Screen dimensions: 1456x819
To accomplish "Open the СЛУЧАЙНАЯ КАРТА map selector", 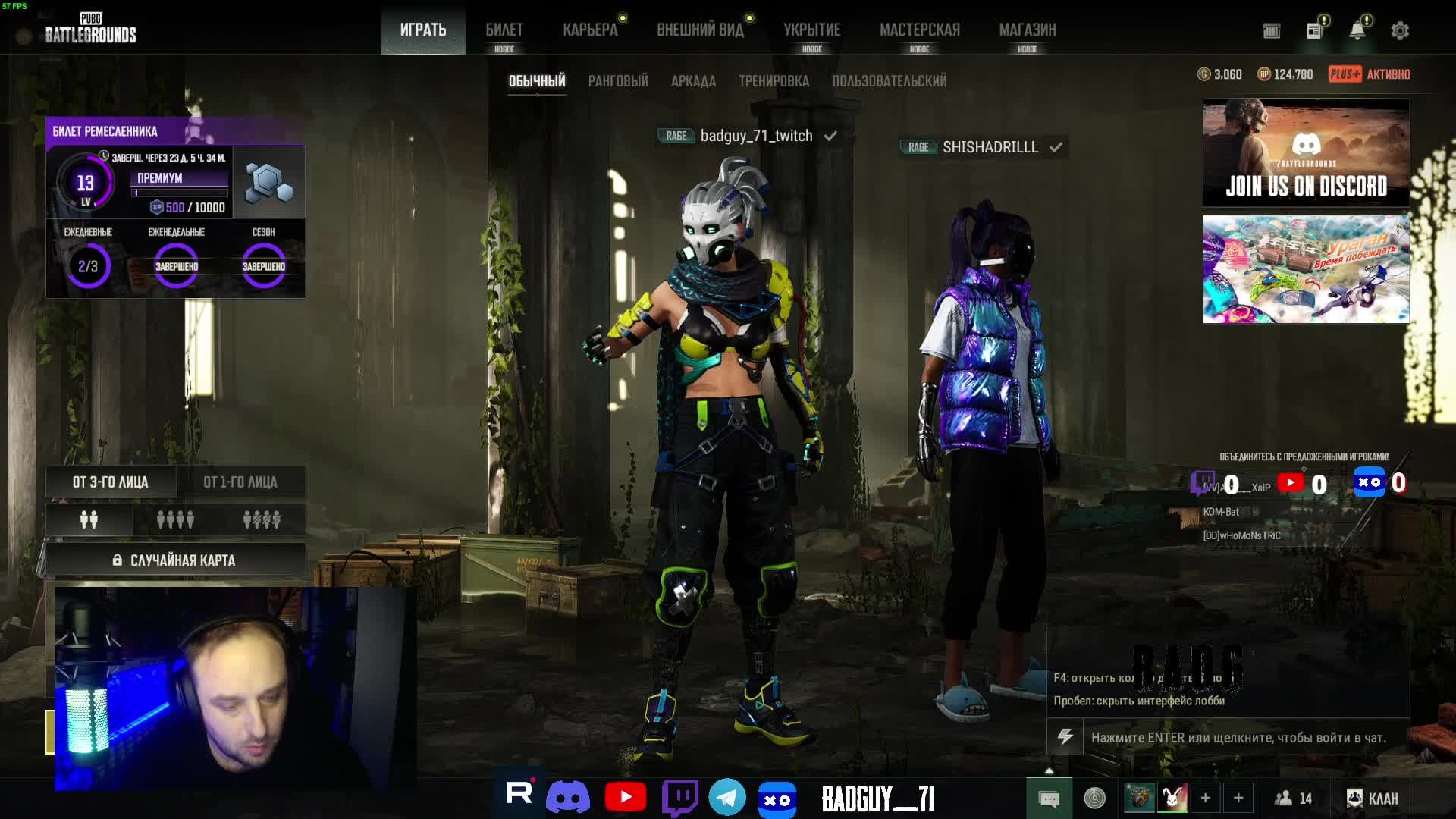I will pos(175,560).
